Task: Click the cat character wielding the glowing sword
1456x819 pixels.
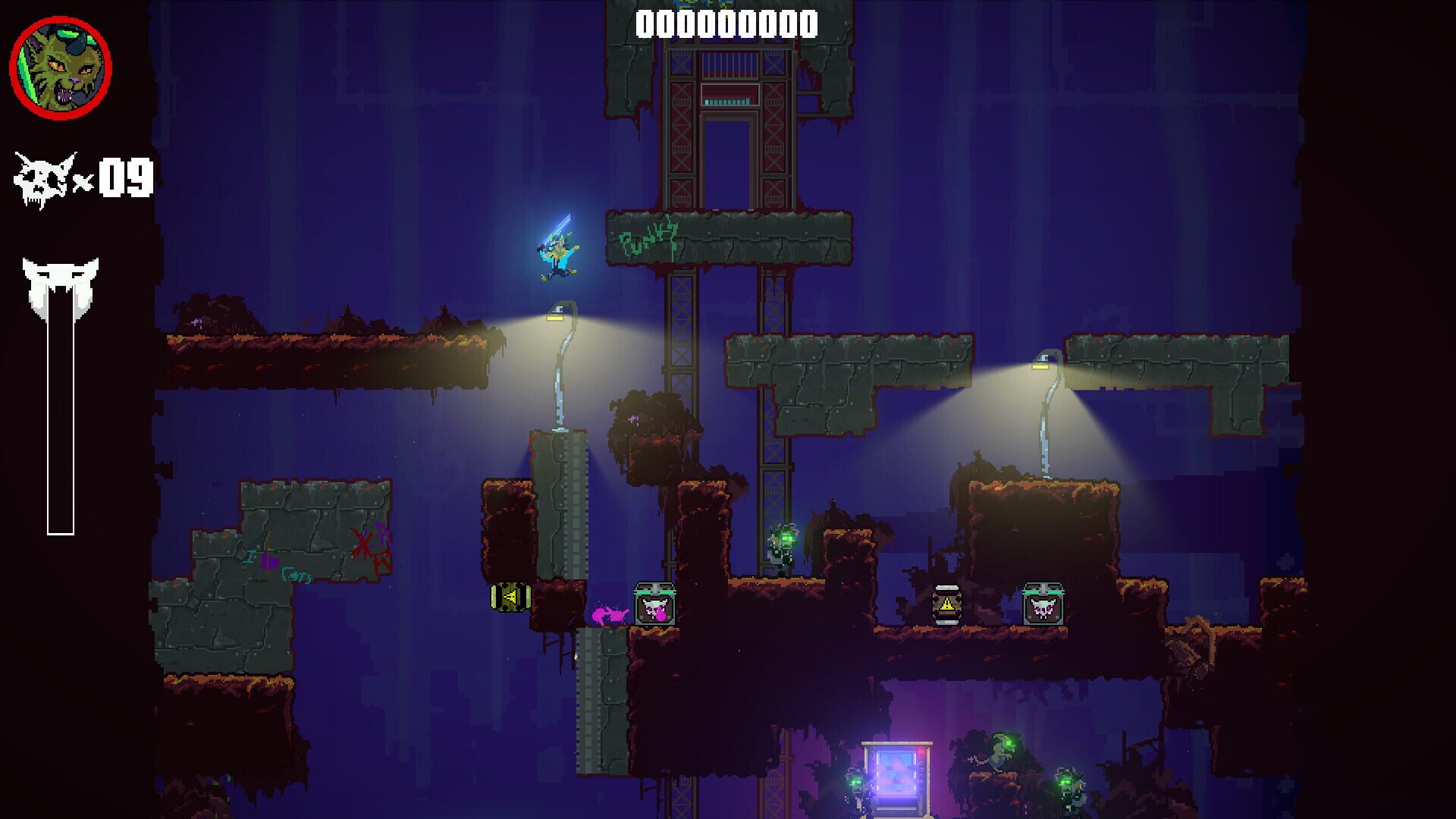Action: 557,254
